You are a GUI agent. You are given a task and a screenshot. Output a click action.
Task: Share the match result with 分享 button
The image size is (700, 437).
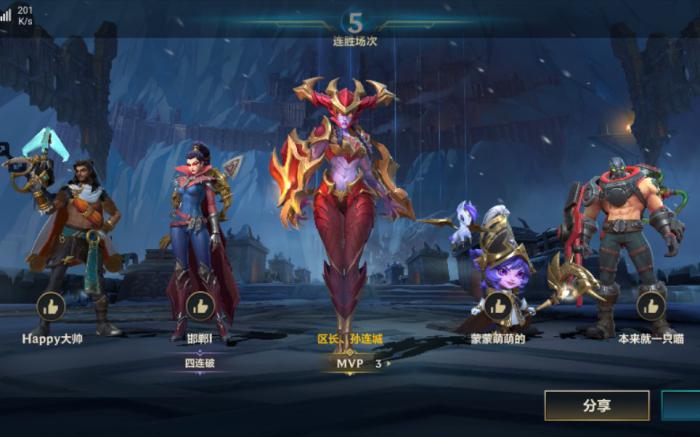[x=596, y=405]
